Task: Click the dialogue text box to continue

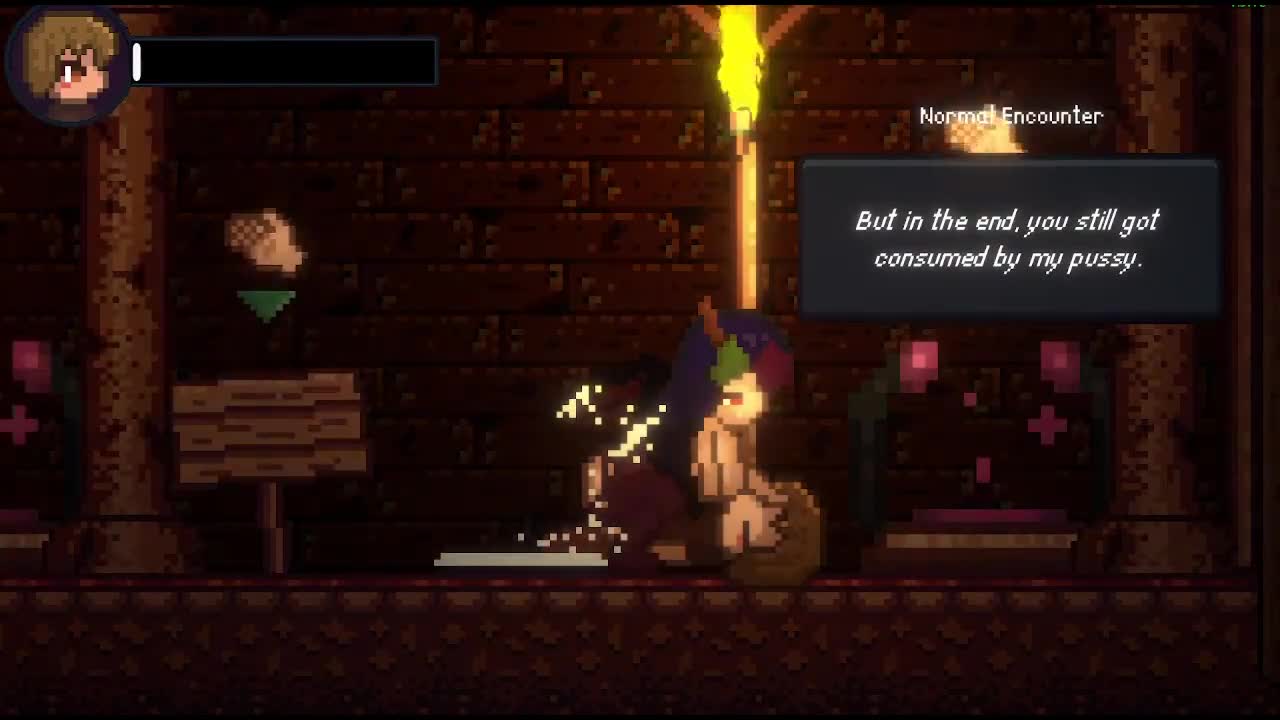Action: tap(1008, 239)
